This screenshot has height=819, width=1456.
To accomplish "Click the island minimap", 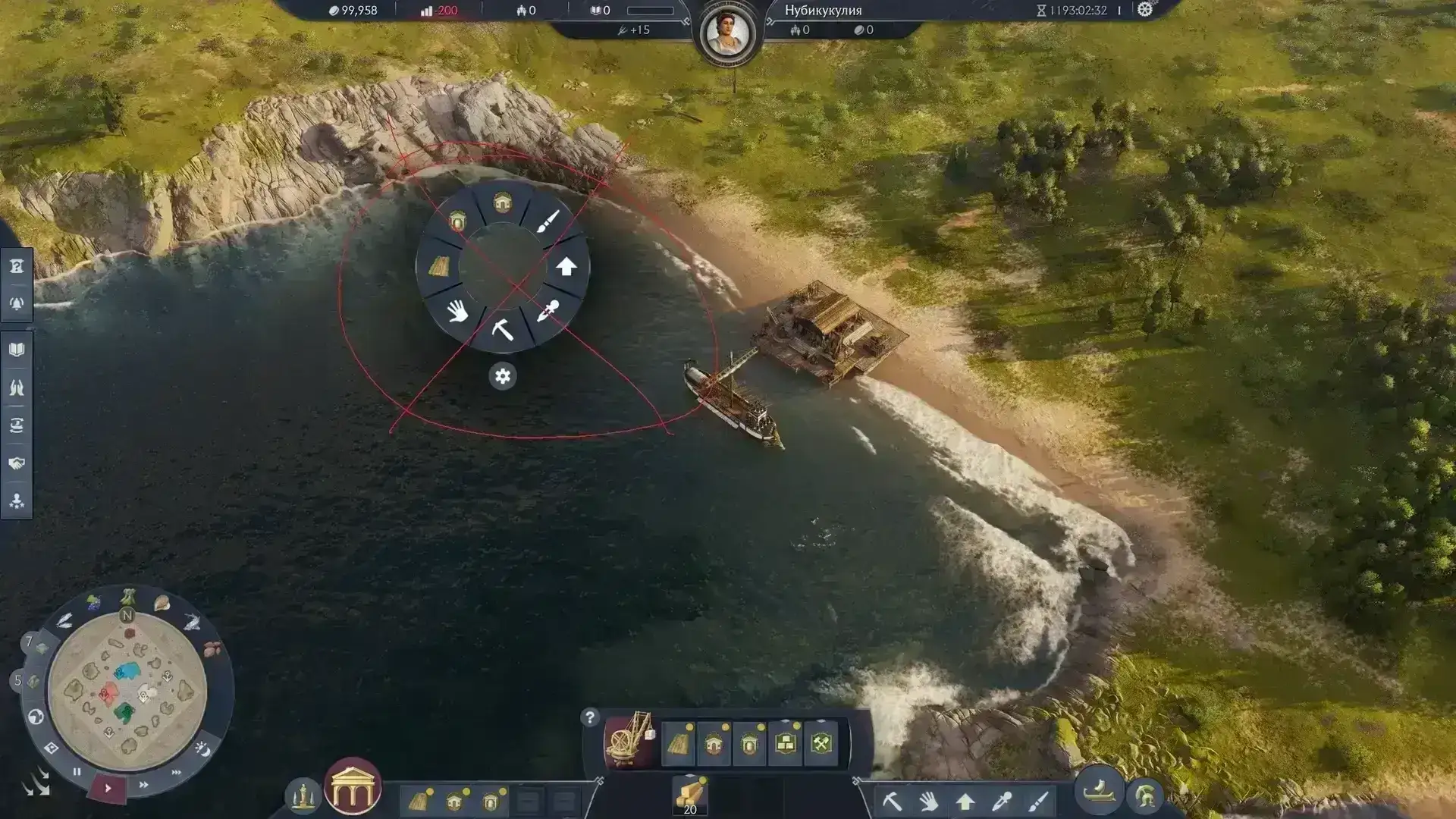I will tap(127, 691).
